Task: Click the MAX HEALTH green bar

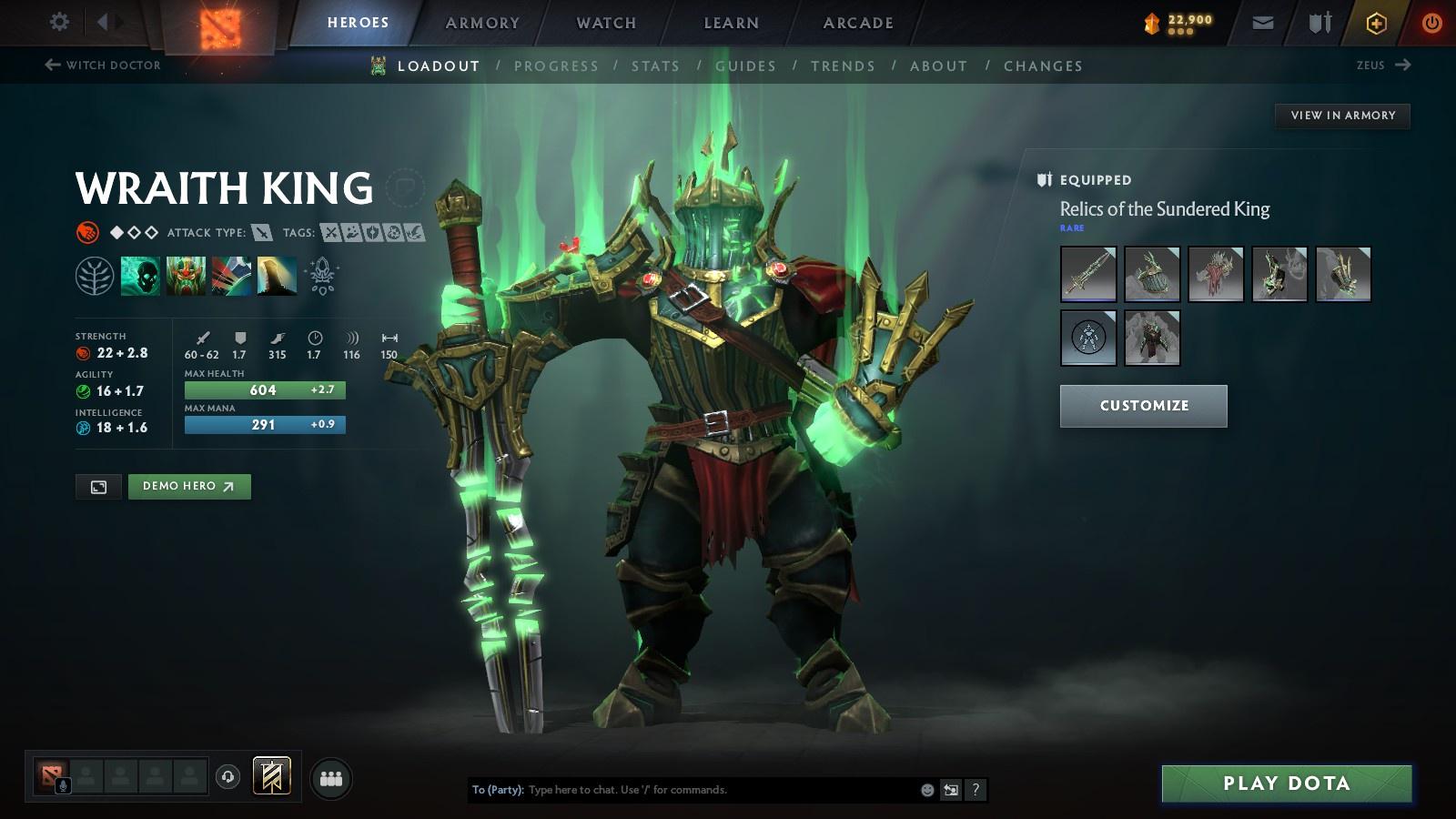Action: 265,389
